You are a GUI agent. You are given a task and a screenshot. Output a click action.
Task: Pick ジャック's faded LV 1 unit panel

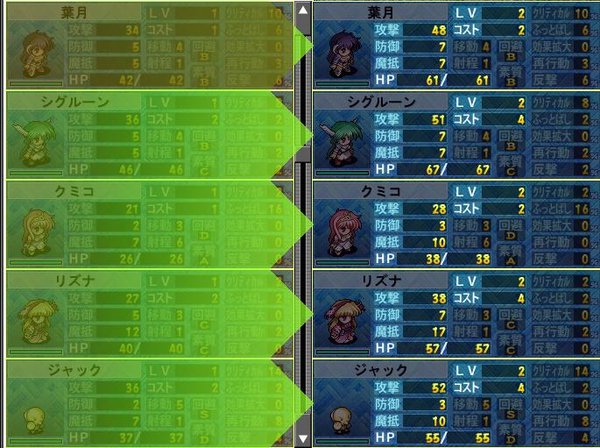tap(145, 402)
